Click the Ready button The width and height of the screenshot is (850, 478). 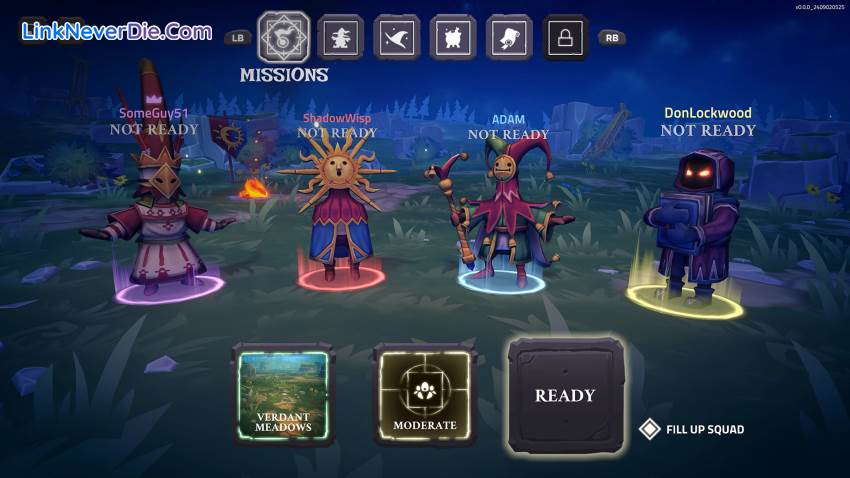coord(565,395)
